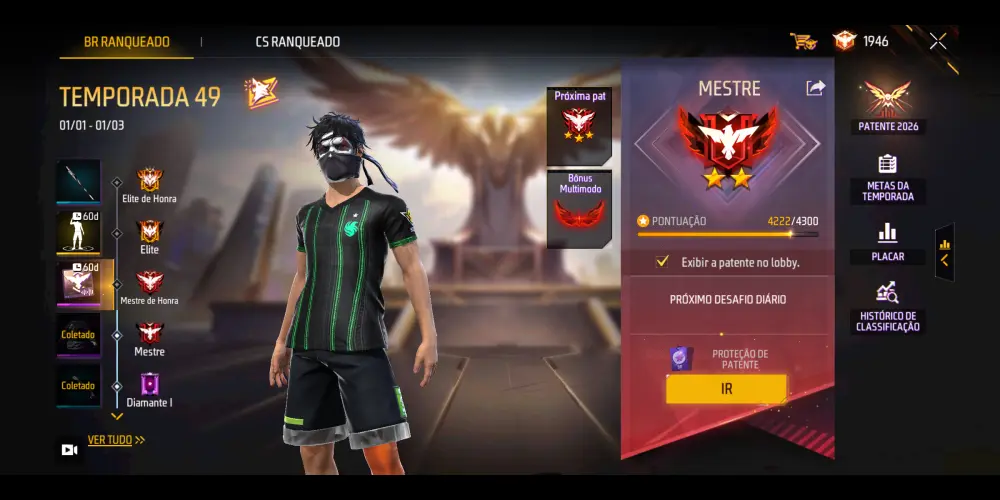Click the video camera icon

(x=69, y=450)
